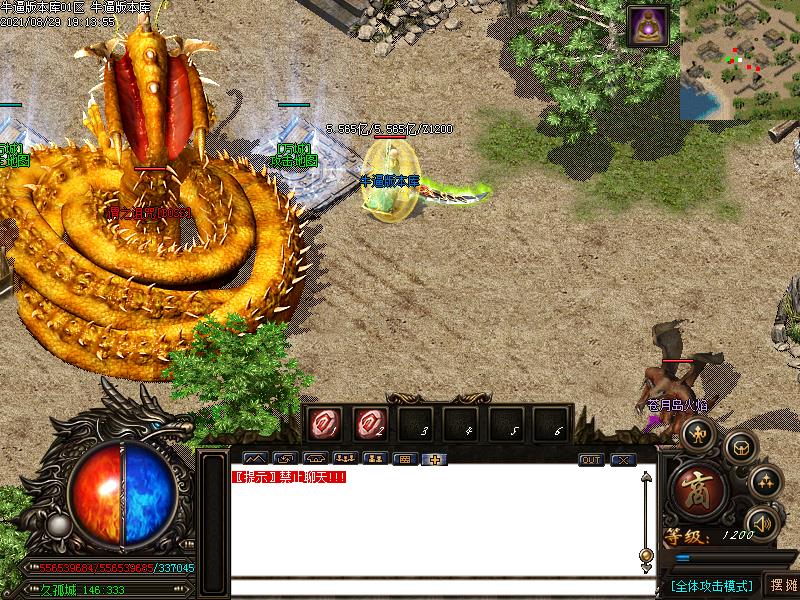Select the yellow plus chat button
Screen dimensions: 800x600
(x=435, y=460)
